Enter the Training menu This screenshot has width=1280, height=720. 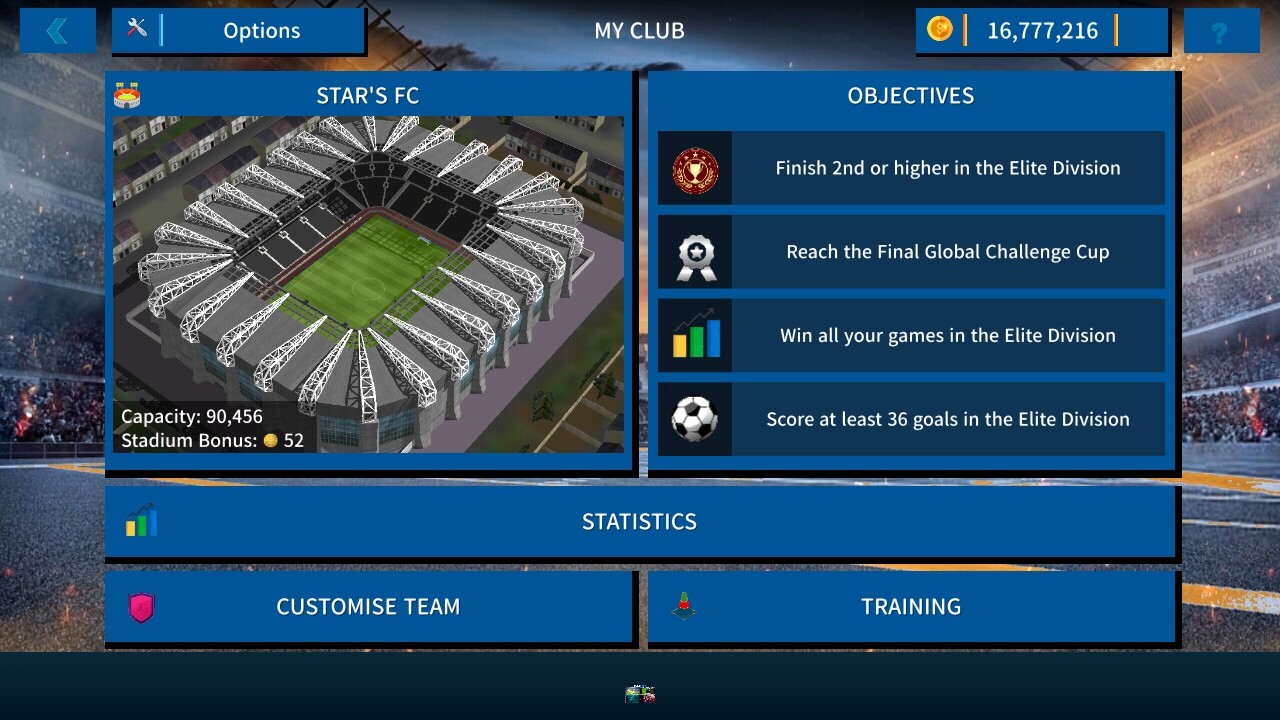(x=911, y=606)
